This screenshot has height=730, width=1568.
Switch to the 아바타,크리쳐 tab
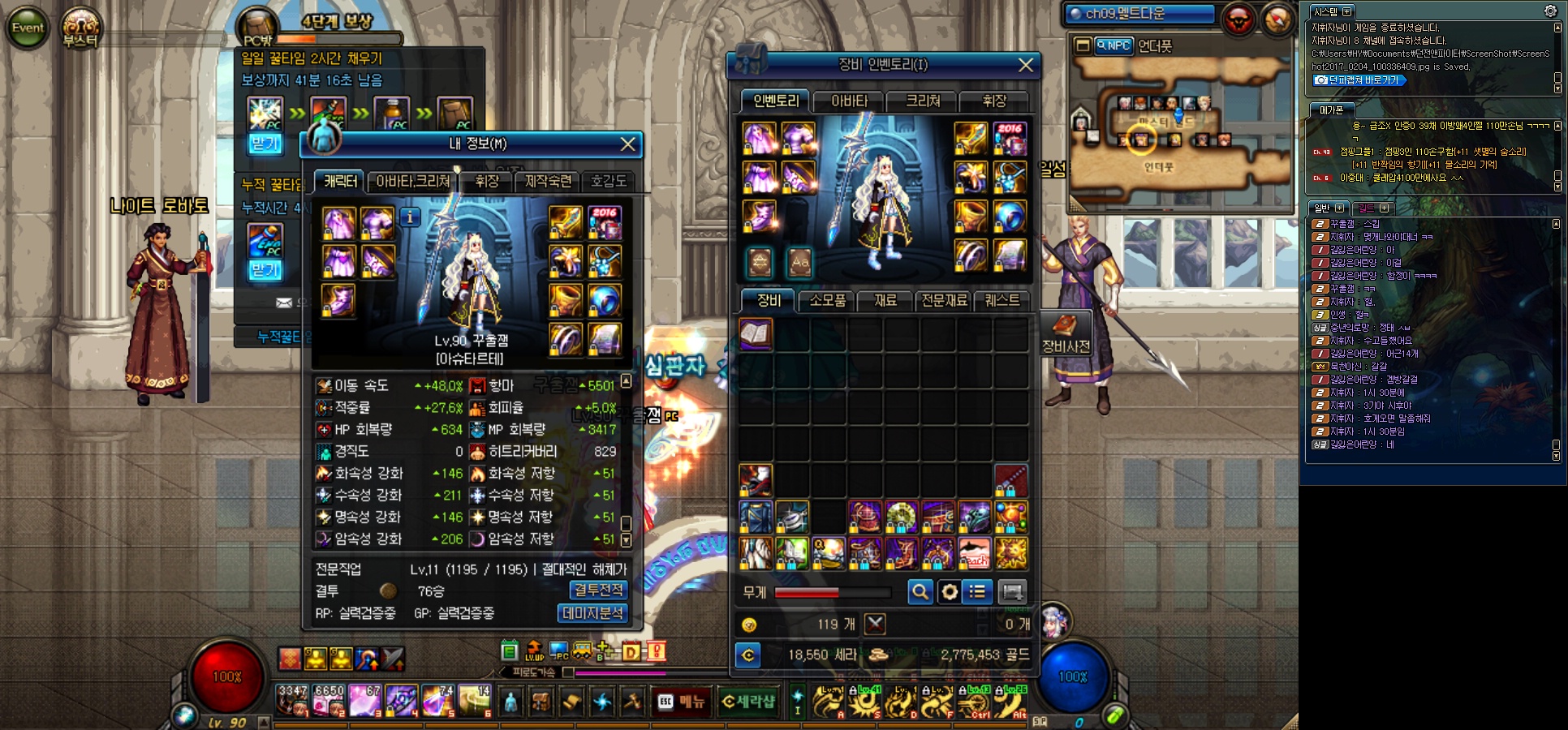click(x=412, y=182)
